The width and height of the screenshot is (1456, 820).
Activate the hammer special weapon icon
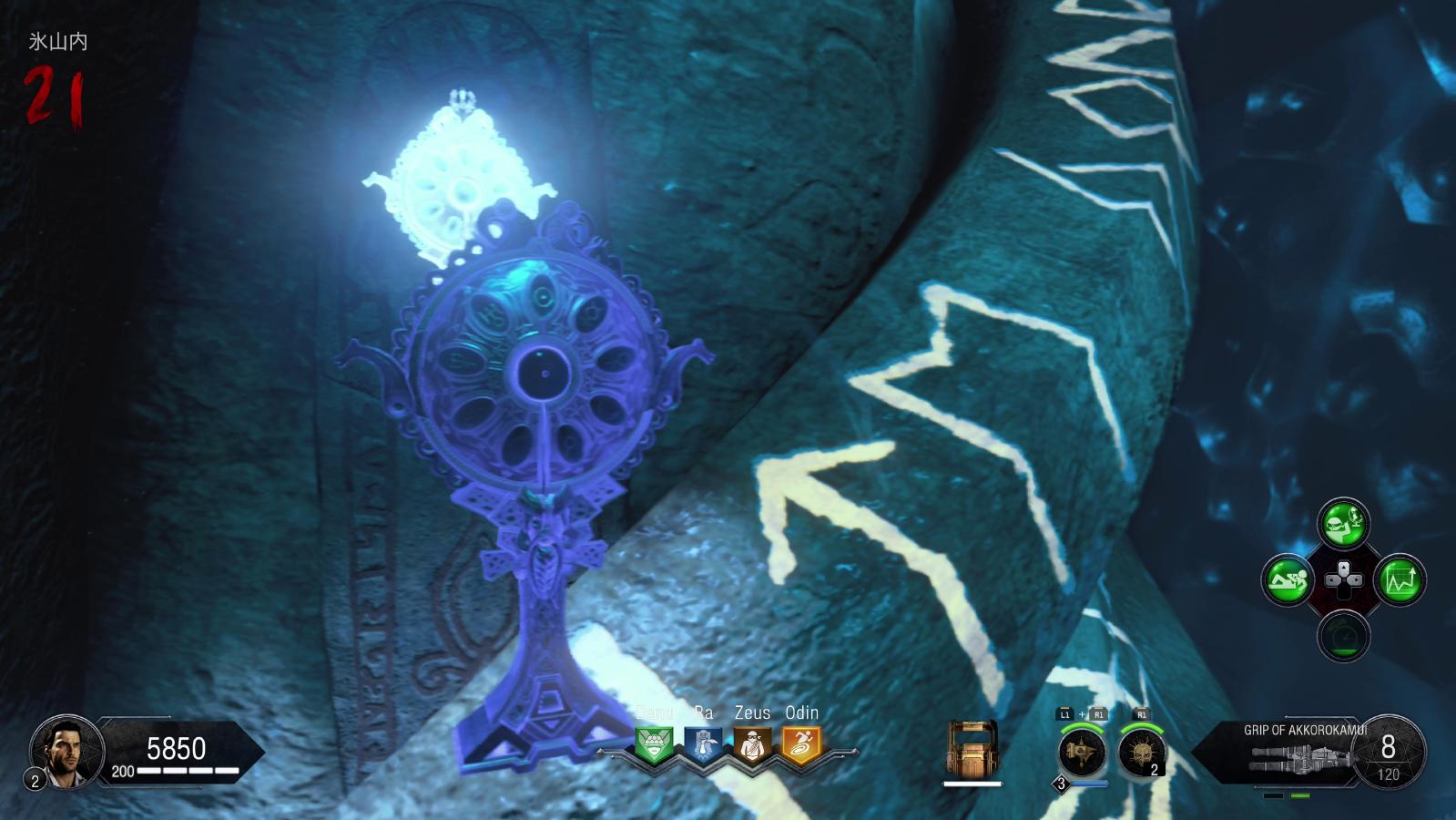click(x=1082, y=753)
